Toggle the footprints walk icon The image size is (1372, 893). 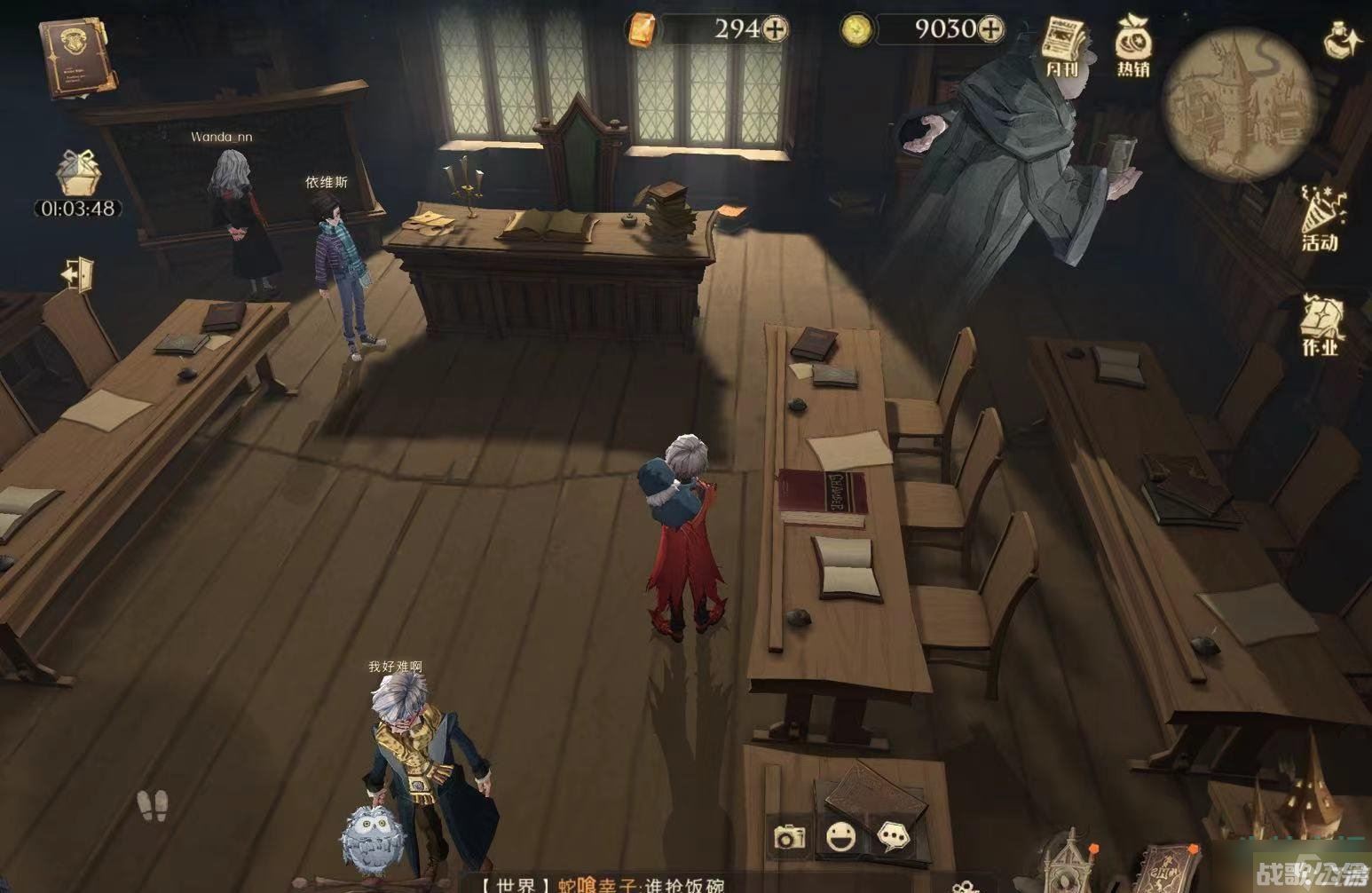point(153,804)
